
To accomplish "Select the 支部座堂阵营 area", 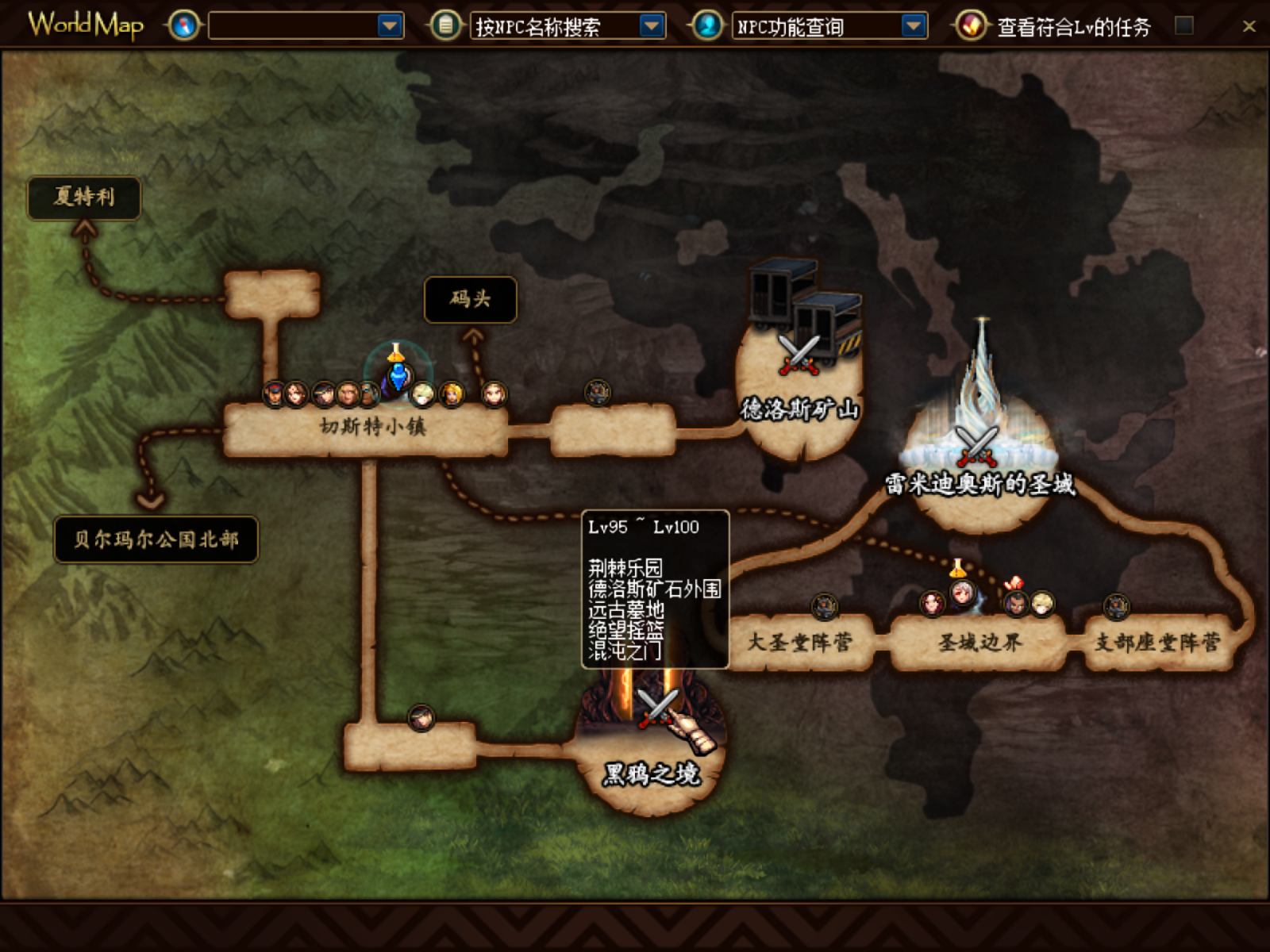I will pyautogui.click(x=1157, y=642).
